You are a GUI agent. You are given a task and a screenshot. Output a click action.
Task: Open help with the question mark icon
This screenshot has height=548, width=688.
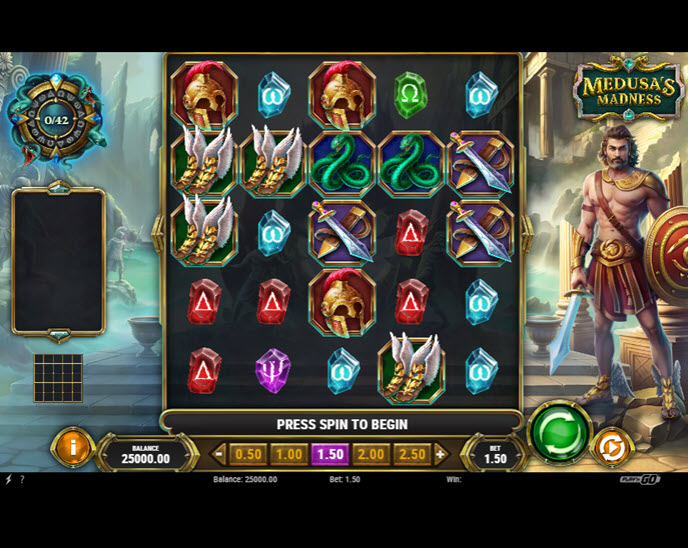(x=22, y=480)
